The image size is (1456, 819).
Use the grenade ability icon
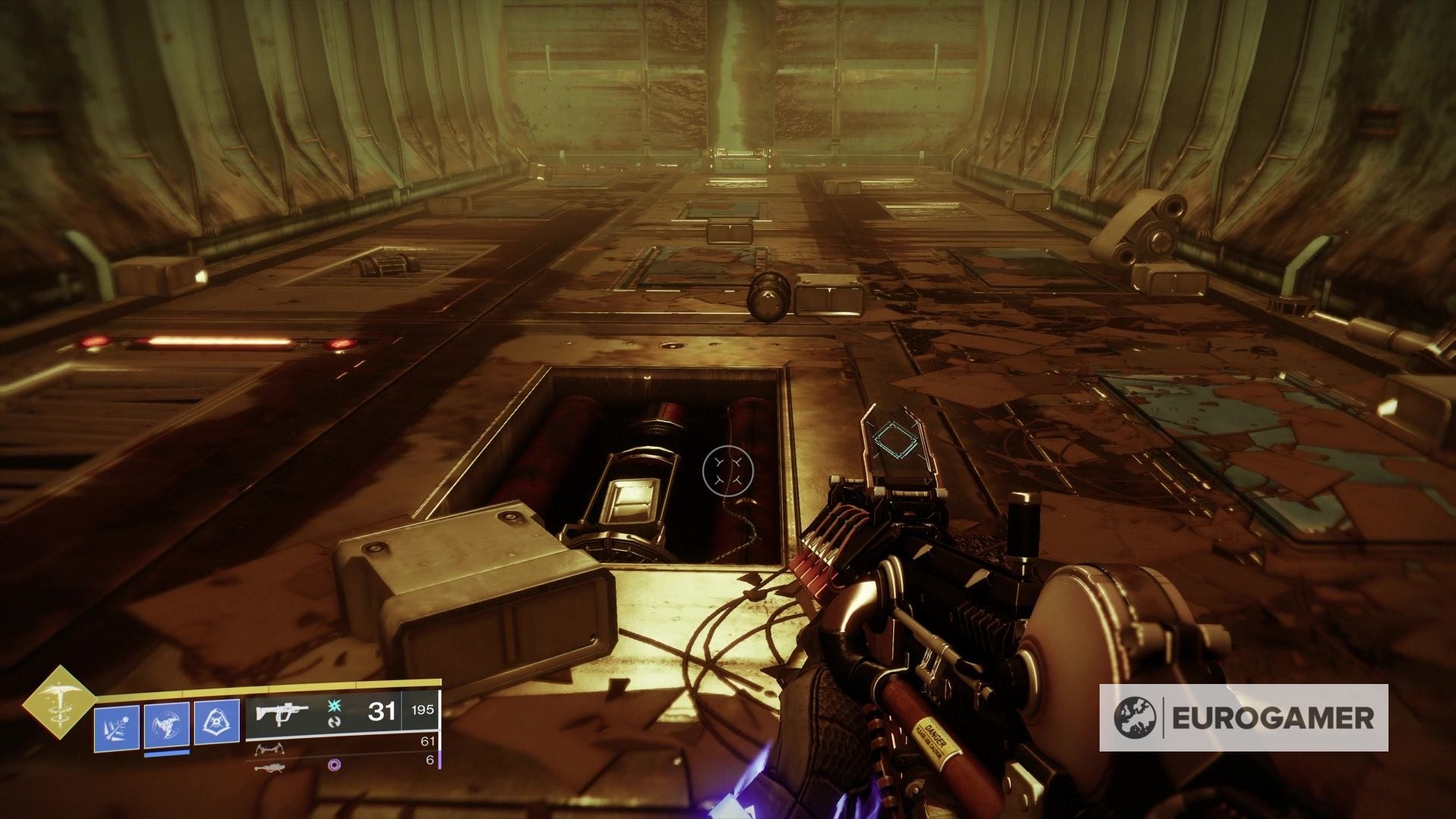[117, 728]
